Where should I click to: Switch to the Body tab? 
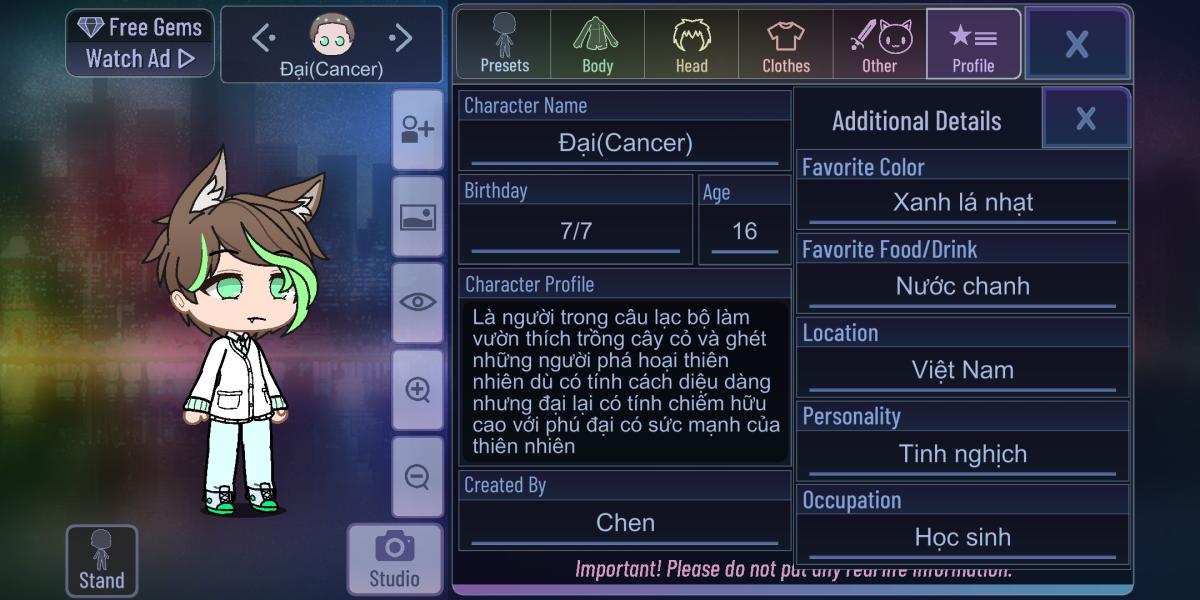[x=597, y=45]
